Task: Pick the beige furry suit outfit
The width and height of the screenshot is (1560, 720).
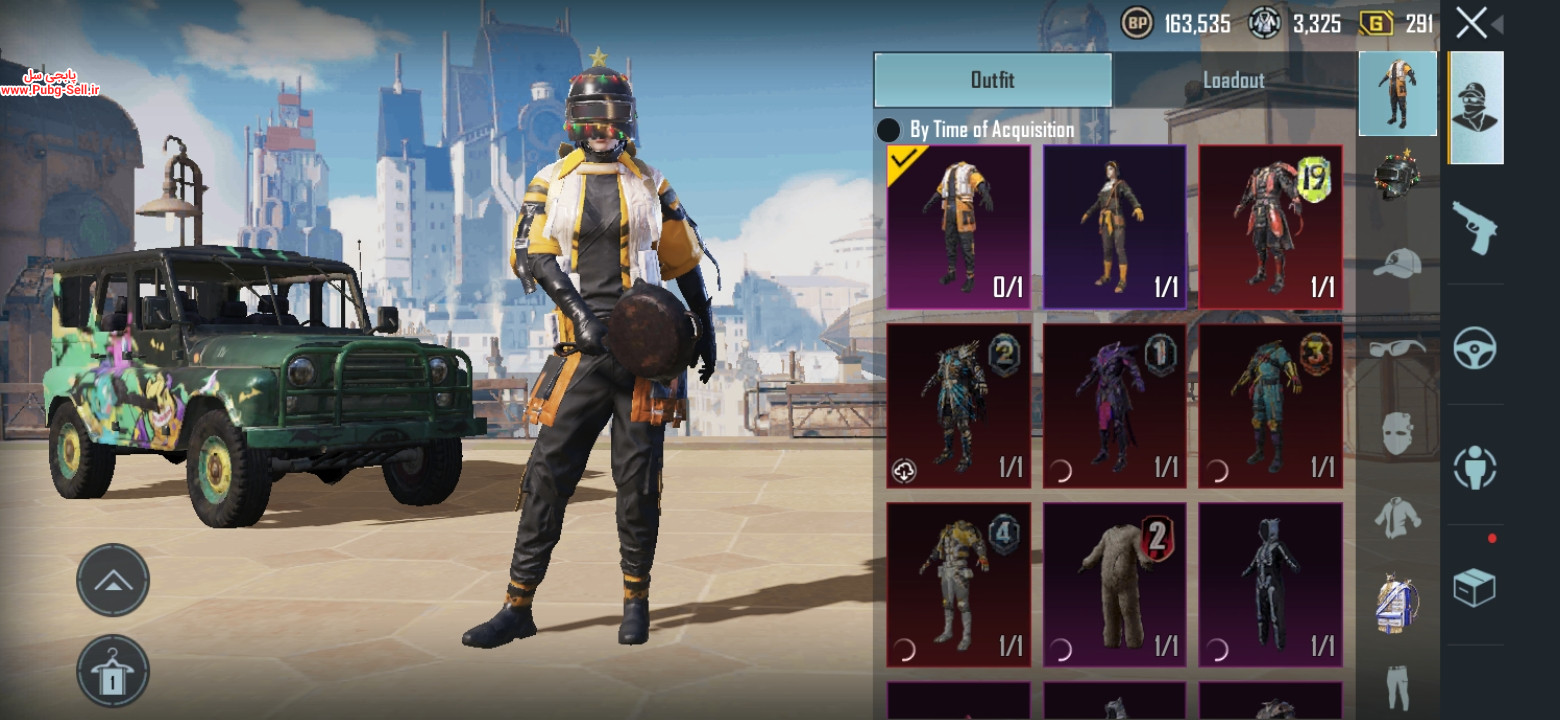Action: (1114, 584)
